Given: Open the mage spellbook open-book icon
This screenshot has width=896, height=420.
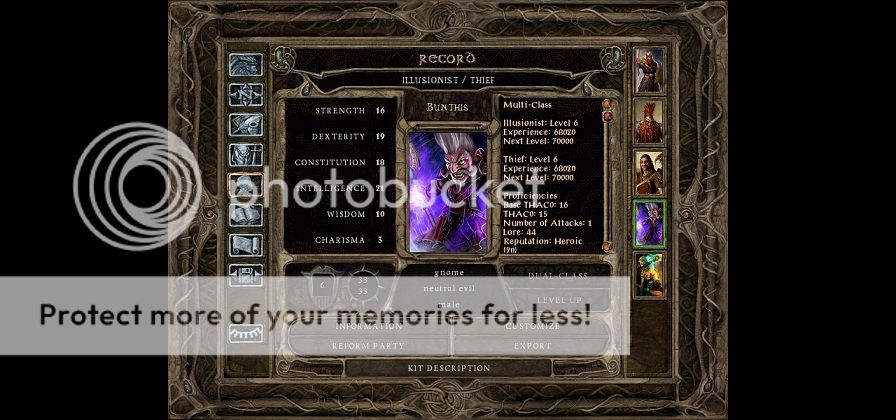Looking at the screenshot, I should pyautogui.click(x=245, y=215).
